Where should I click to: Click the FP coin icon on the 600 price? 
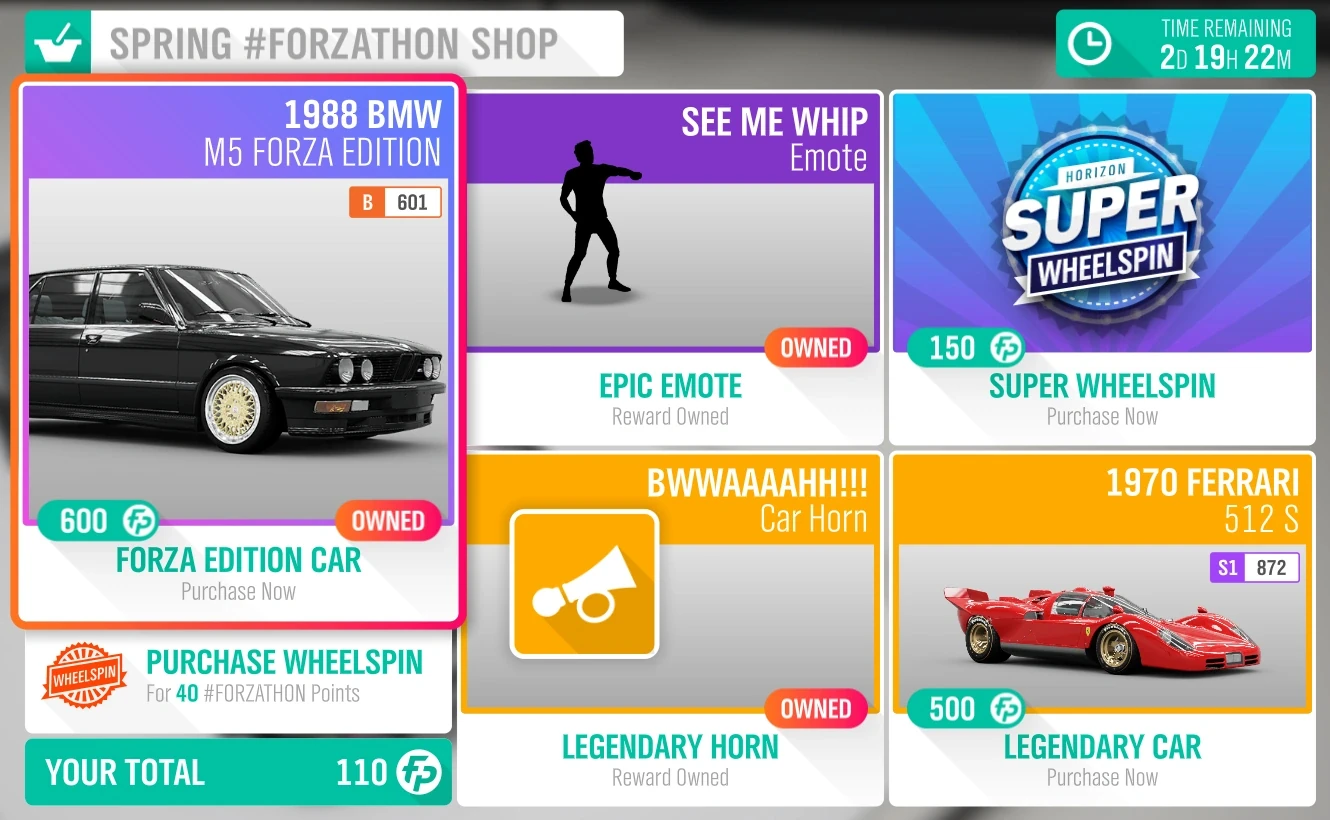[141, 521]
